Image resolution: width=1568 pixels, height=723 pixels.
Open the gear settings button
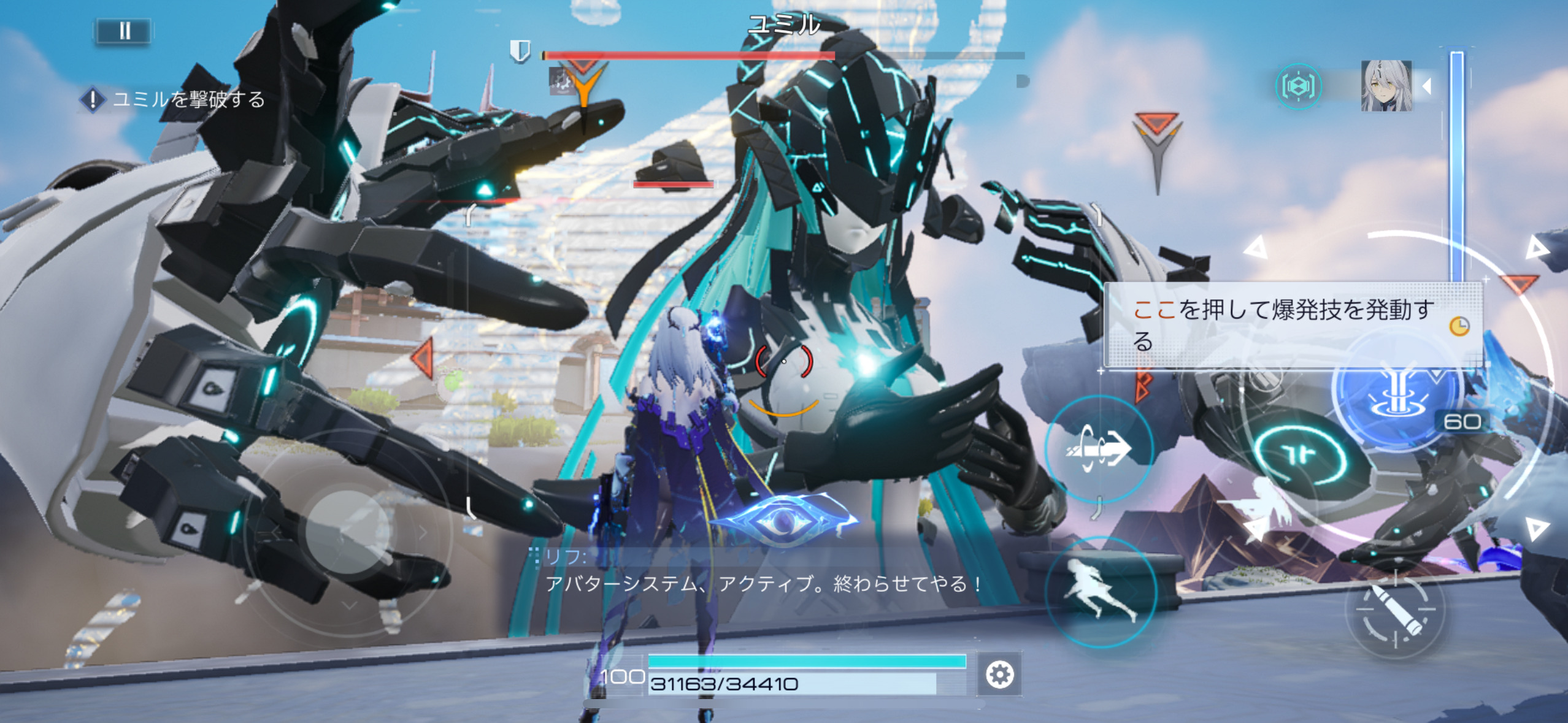[999, 675]
